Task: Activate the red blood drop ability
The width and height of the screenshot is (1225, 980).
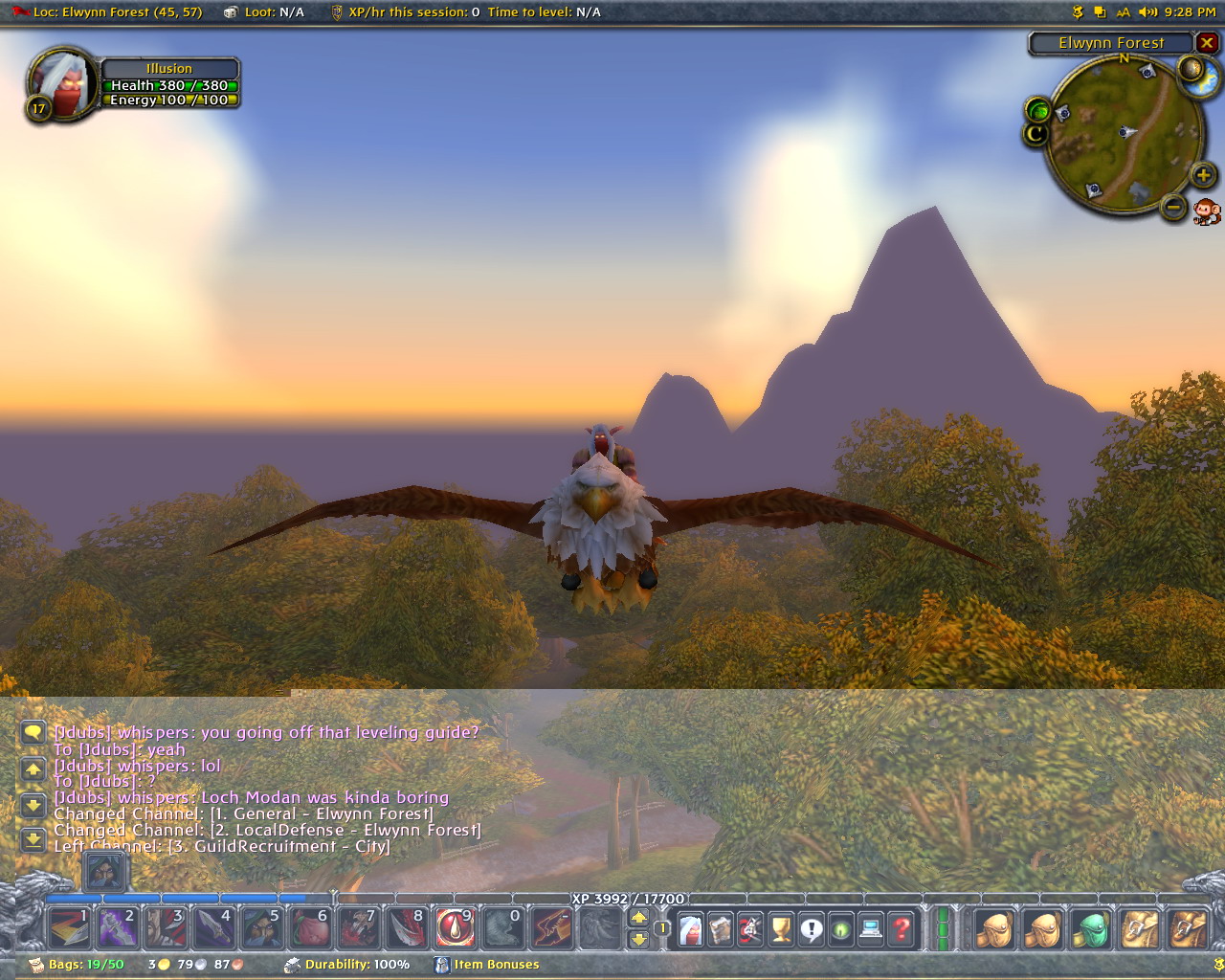Action: pos(455,927)
